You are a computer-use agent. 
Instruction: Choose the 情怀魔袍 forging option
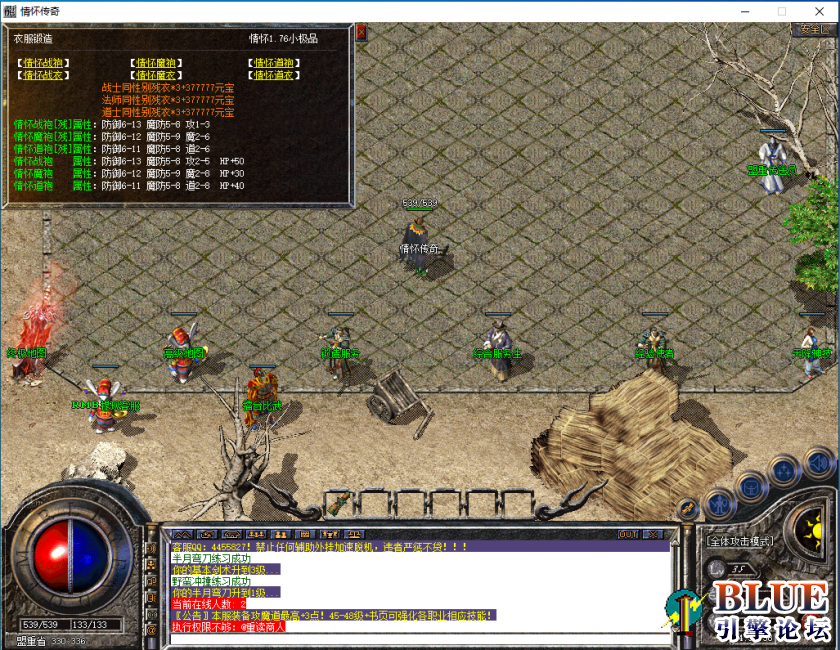click(156, 63)
